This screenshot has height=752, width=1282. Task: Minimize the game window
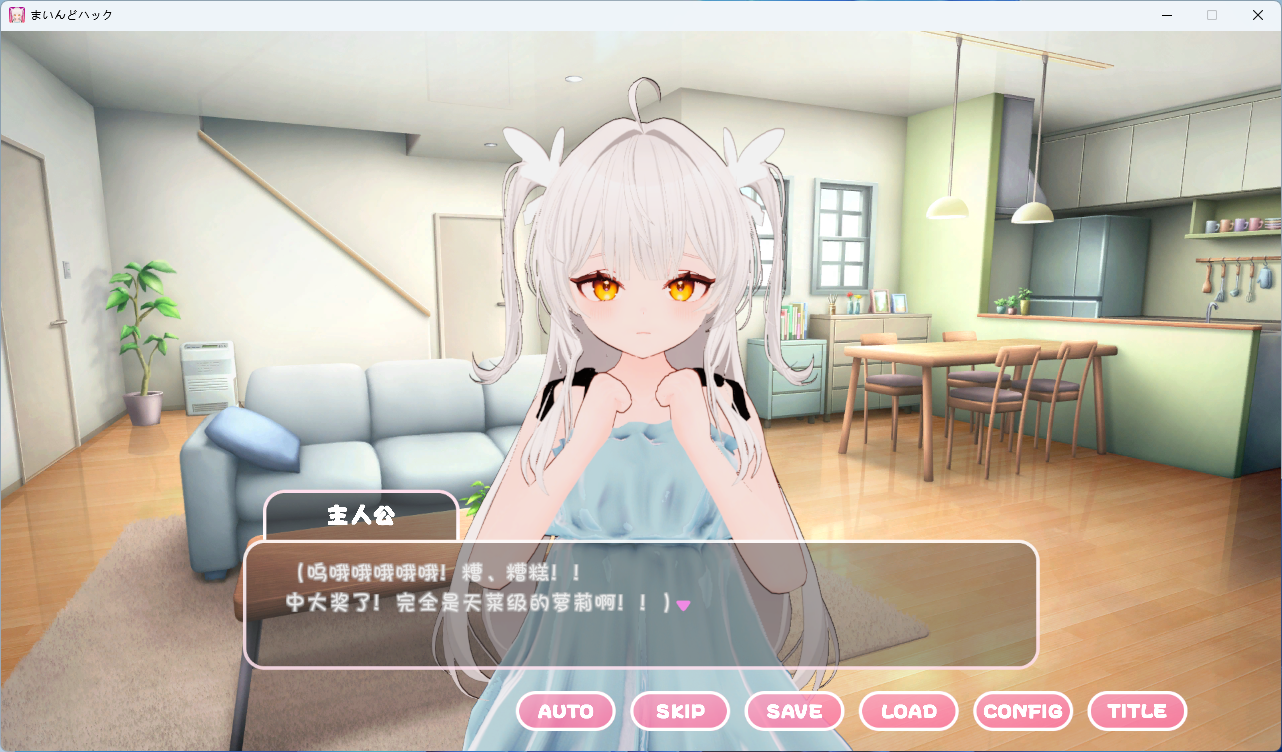pyautogui.click(x=1166, y=15)
